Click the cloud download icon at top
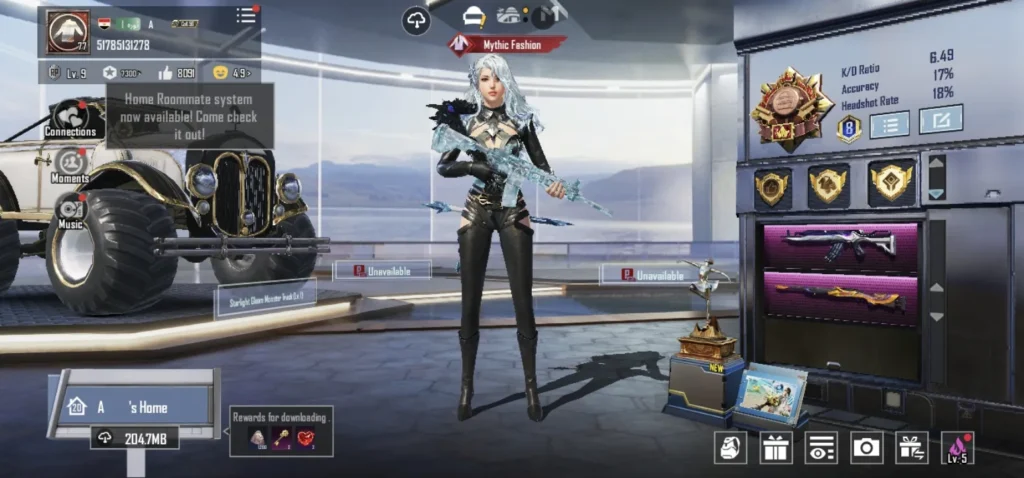This screenshot has height=478, width=1024. [x=416, y=20]
